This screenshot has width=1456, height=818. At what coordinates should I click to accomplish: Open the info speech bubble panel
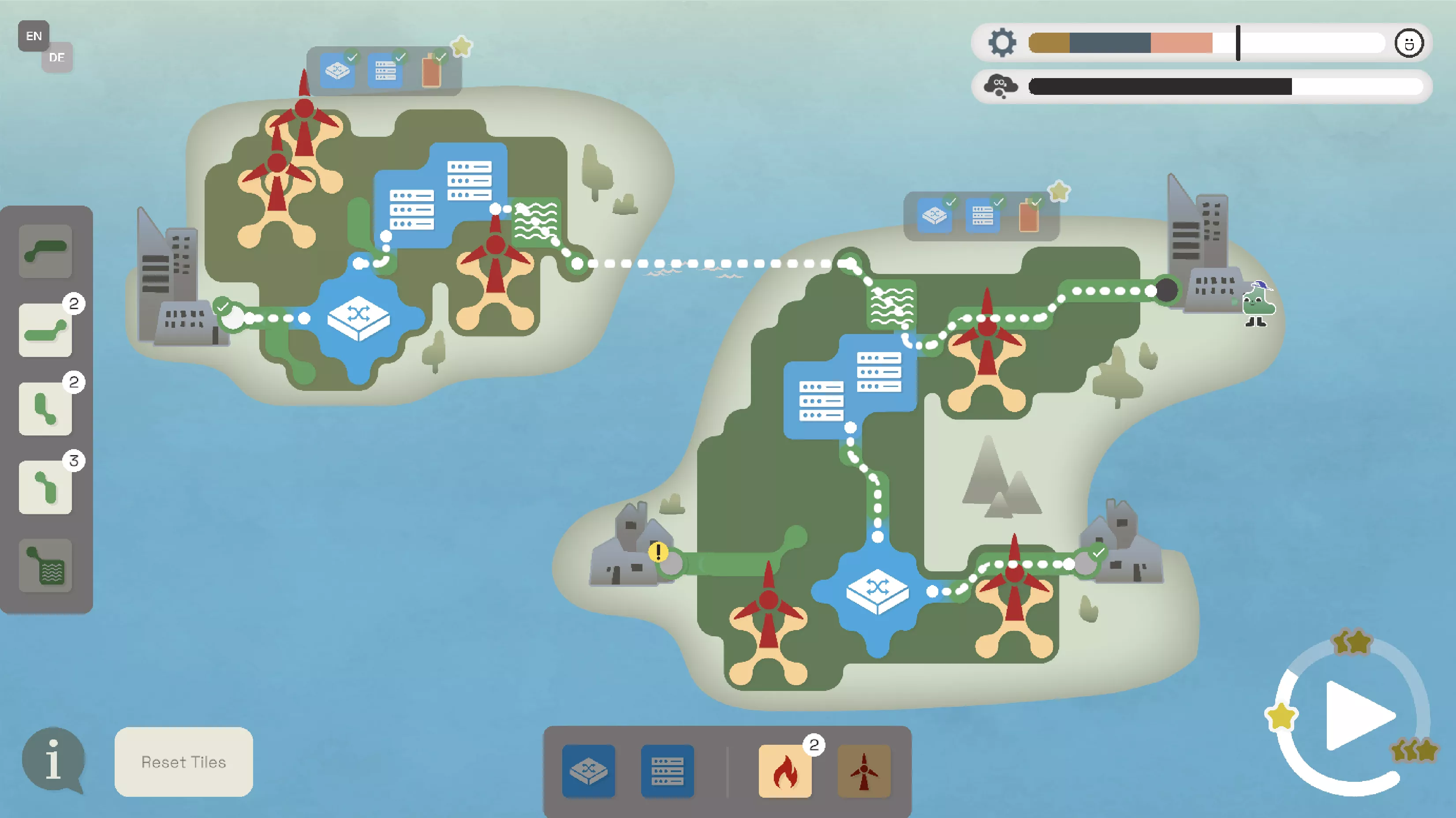pyautogui.click(x=54, y=758)
